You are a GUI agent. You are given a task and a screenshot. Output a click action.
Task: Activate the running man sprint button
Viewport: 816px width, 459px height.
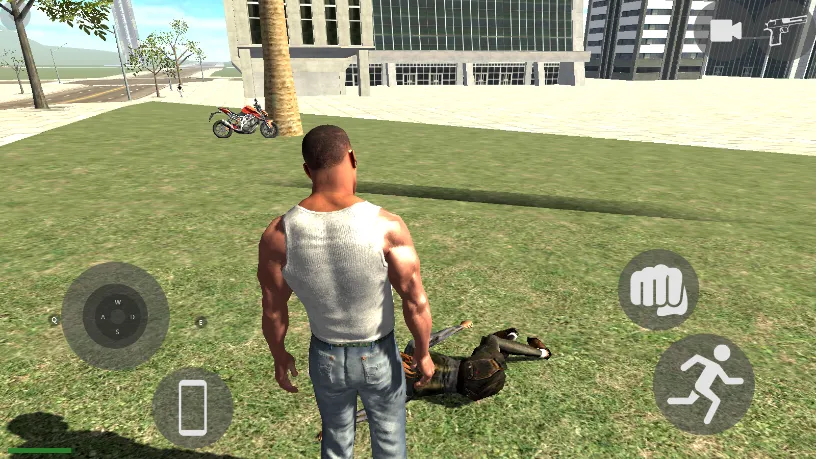click(703, 383)
